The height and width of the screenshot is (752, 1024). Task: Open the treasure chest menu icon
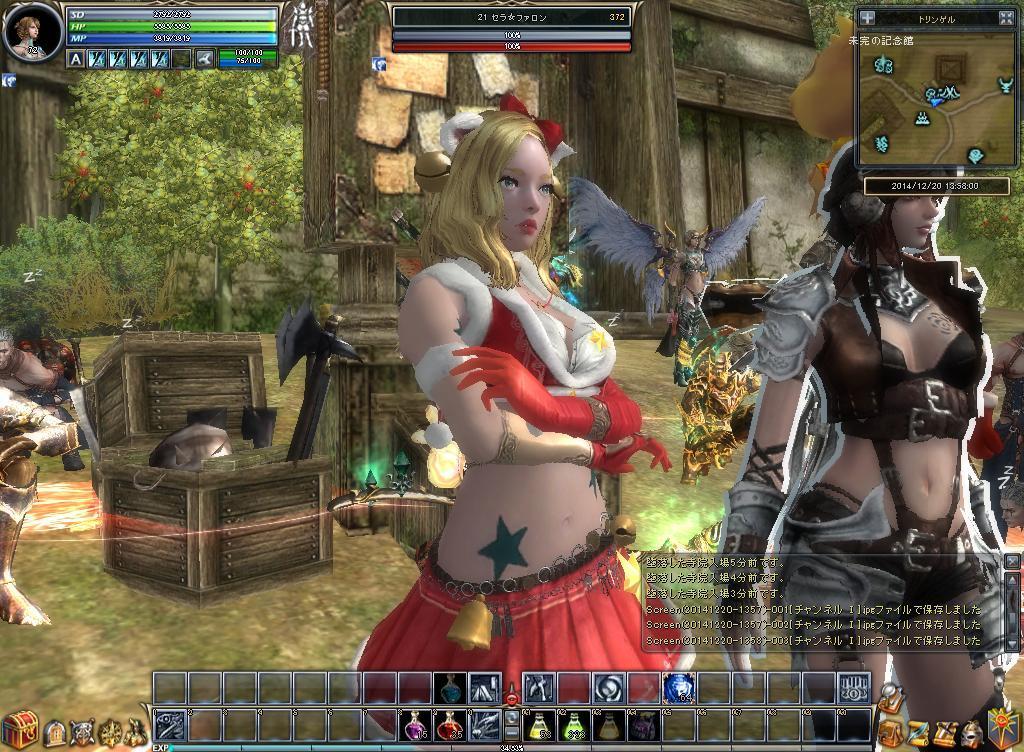tap(20, 726)
